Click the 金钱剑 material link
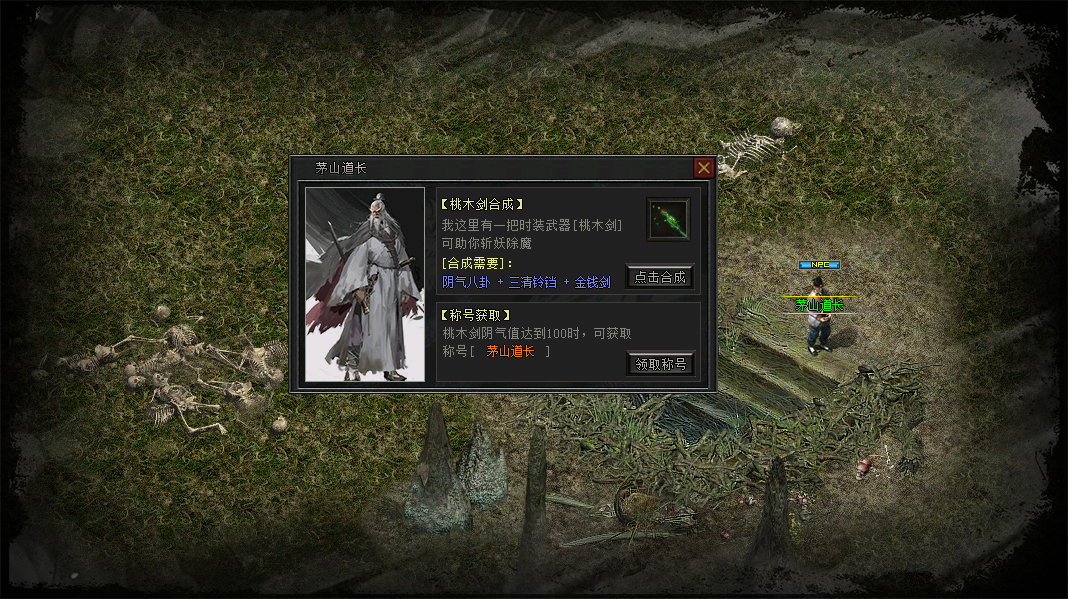This screenshot has width=1068, height=599. pos(592,282)
